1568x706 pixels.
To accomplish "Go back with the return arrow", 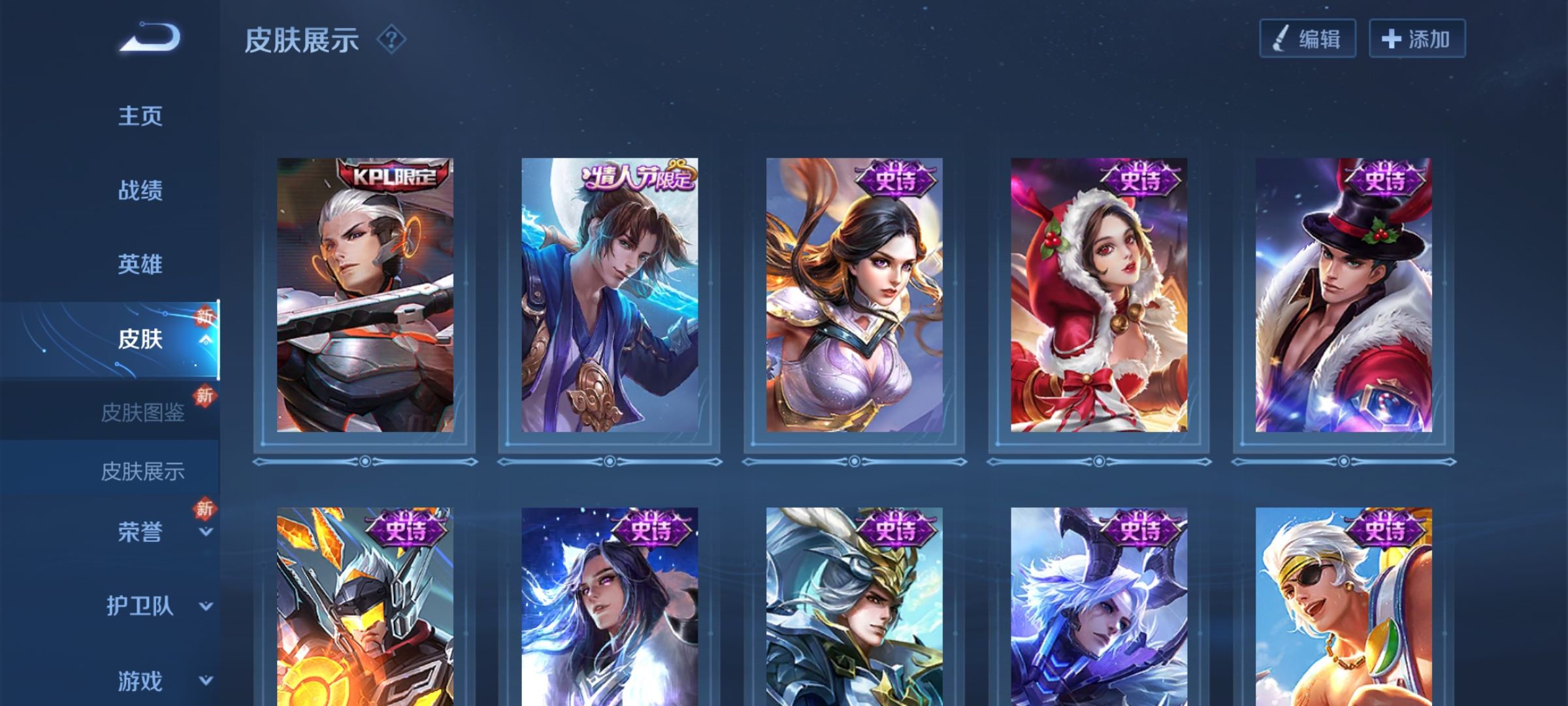I will click(x=150, y=38).
